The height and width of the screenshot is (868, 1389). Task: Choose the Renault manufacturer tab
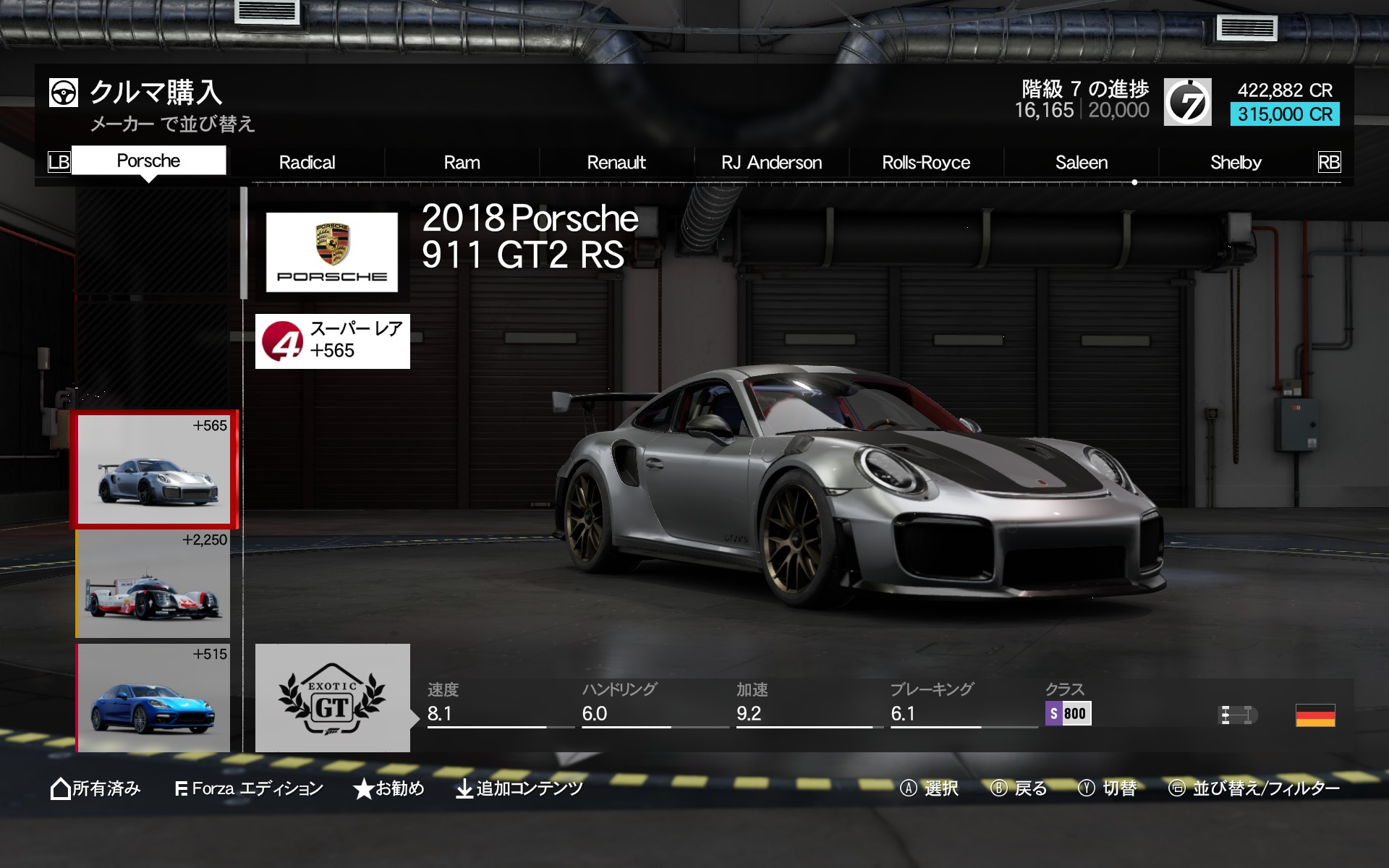coord(616,163)
